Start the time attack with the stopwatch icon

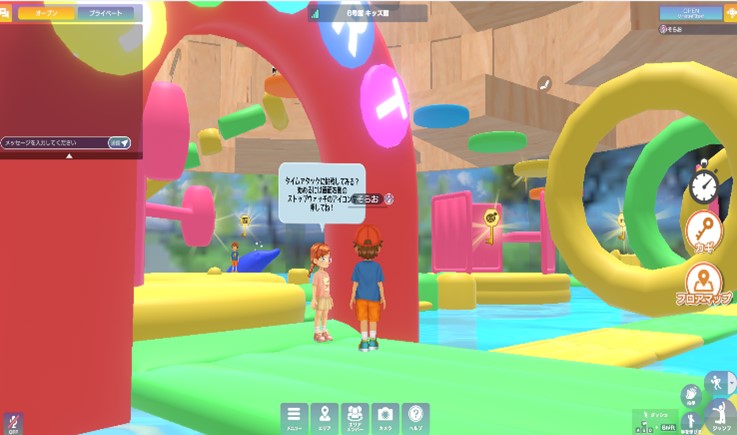[x=704, y=184]
